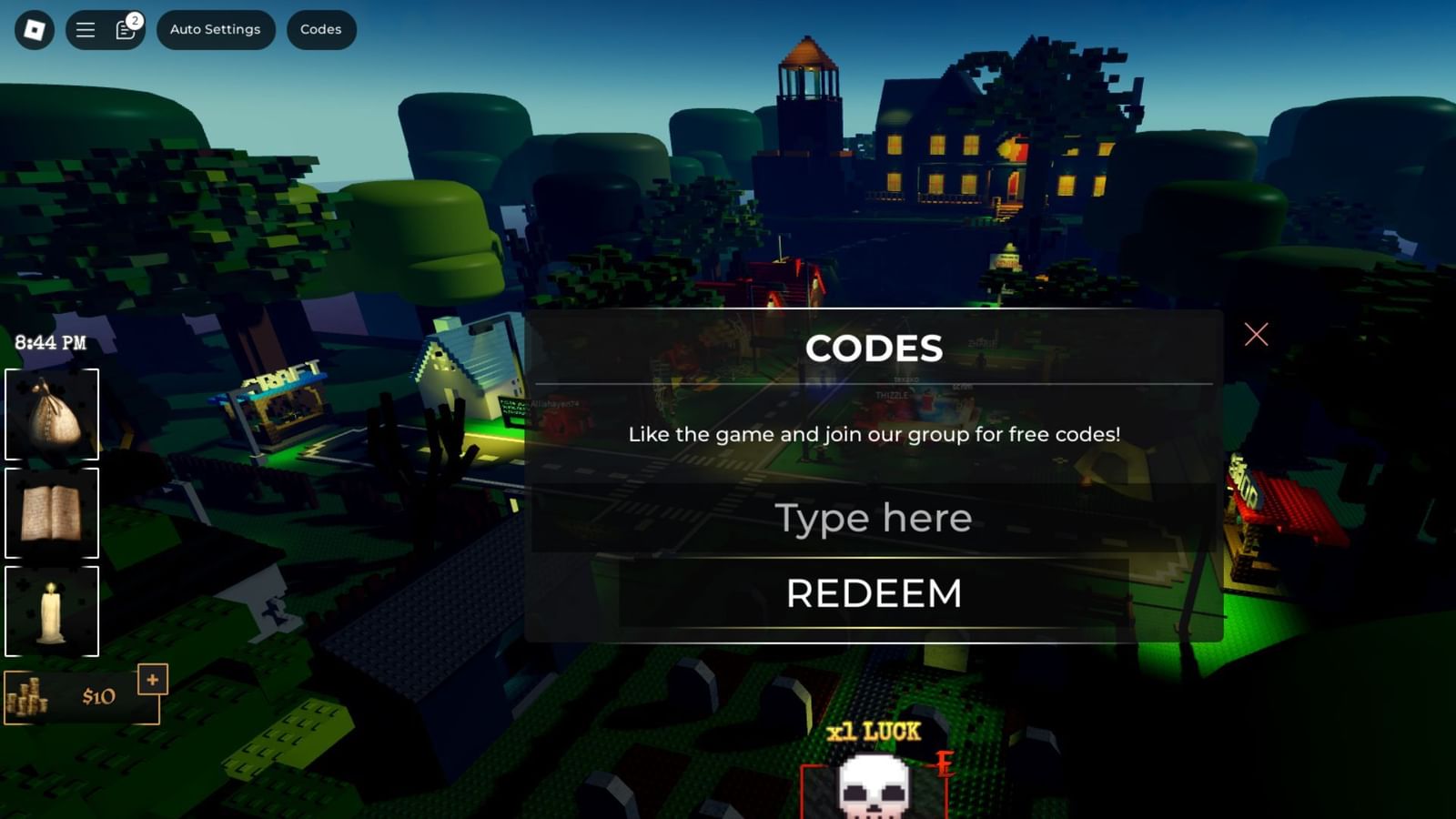Select Codes in the top bar
The height and width of the screenshot is (819, 1456).
(x=320, y=28)
